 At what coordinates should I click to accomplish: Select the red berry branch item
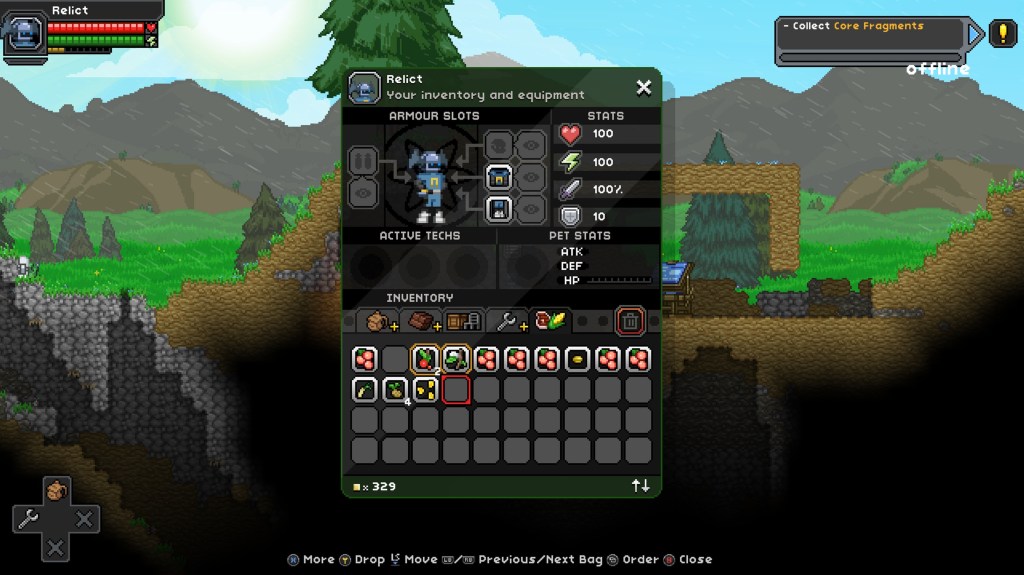[x=426, y=359]
